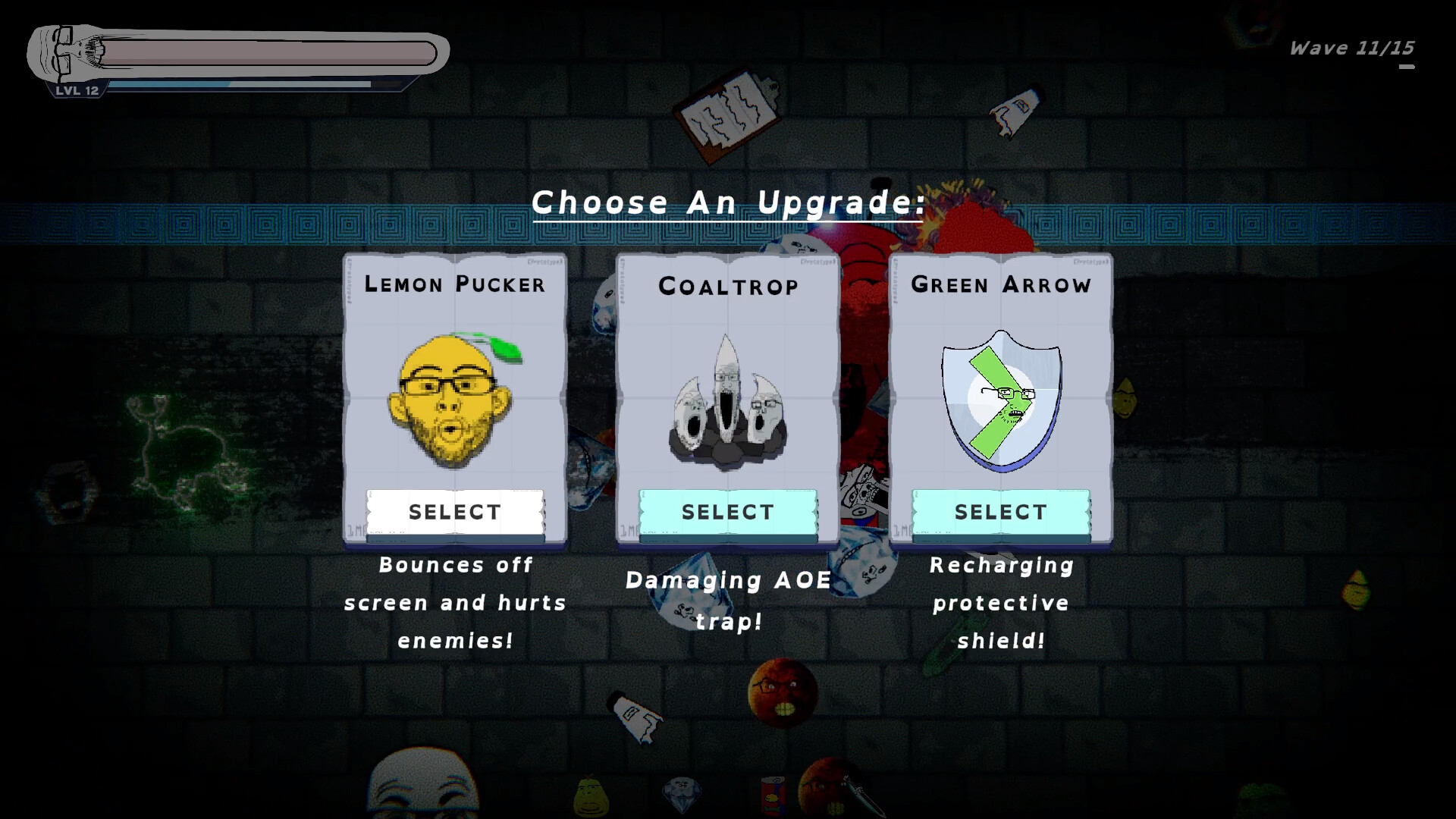
Task: Click the Coaltrop spike trap artwork
Action: tap(726, 398)
